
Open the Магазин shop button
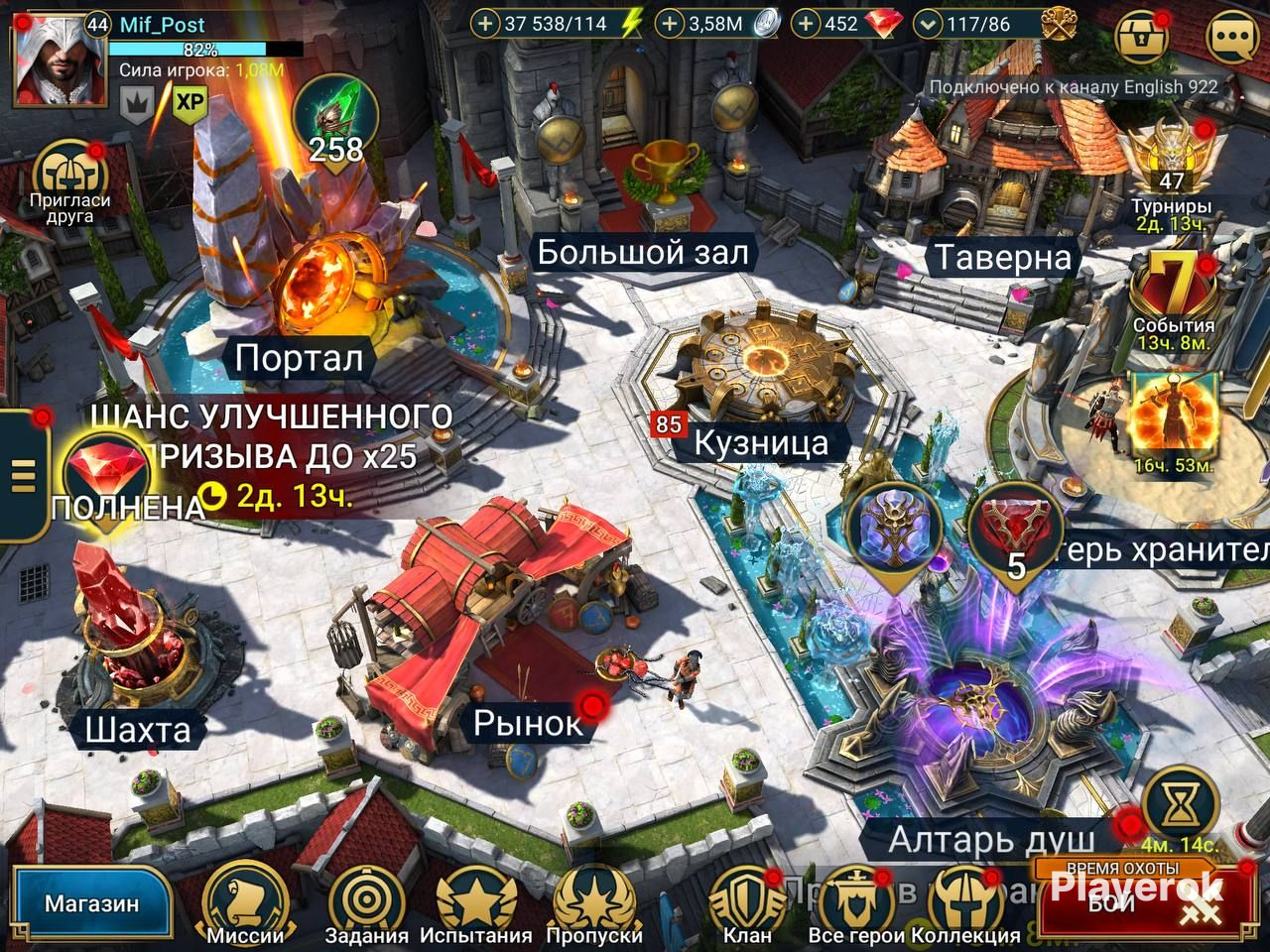pos(91,903)
